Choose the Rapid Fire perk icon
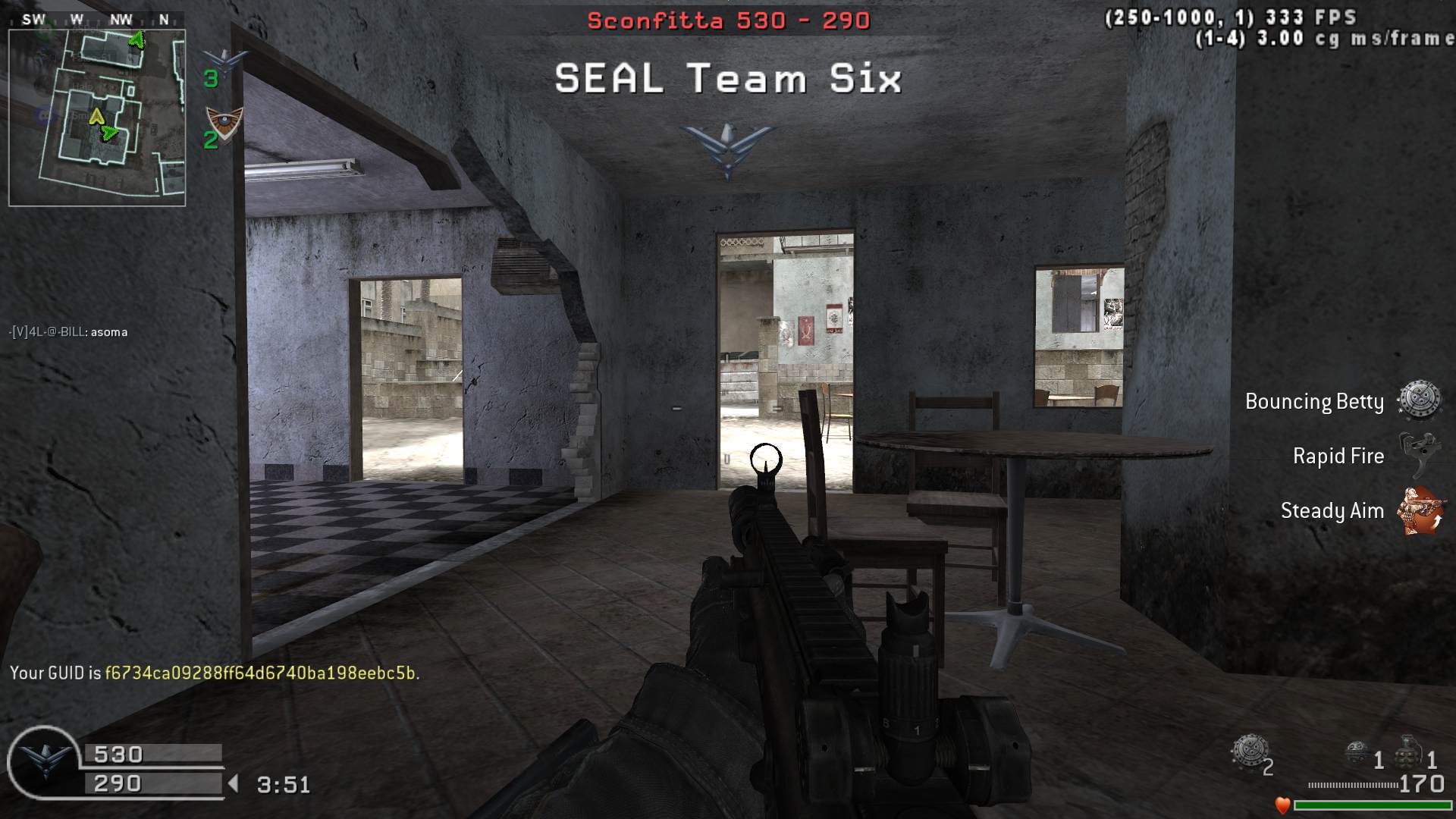This screenshot has height=819, width=1456. tap(1419, 455)
